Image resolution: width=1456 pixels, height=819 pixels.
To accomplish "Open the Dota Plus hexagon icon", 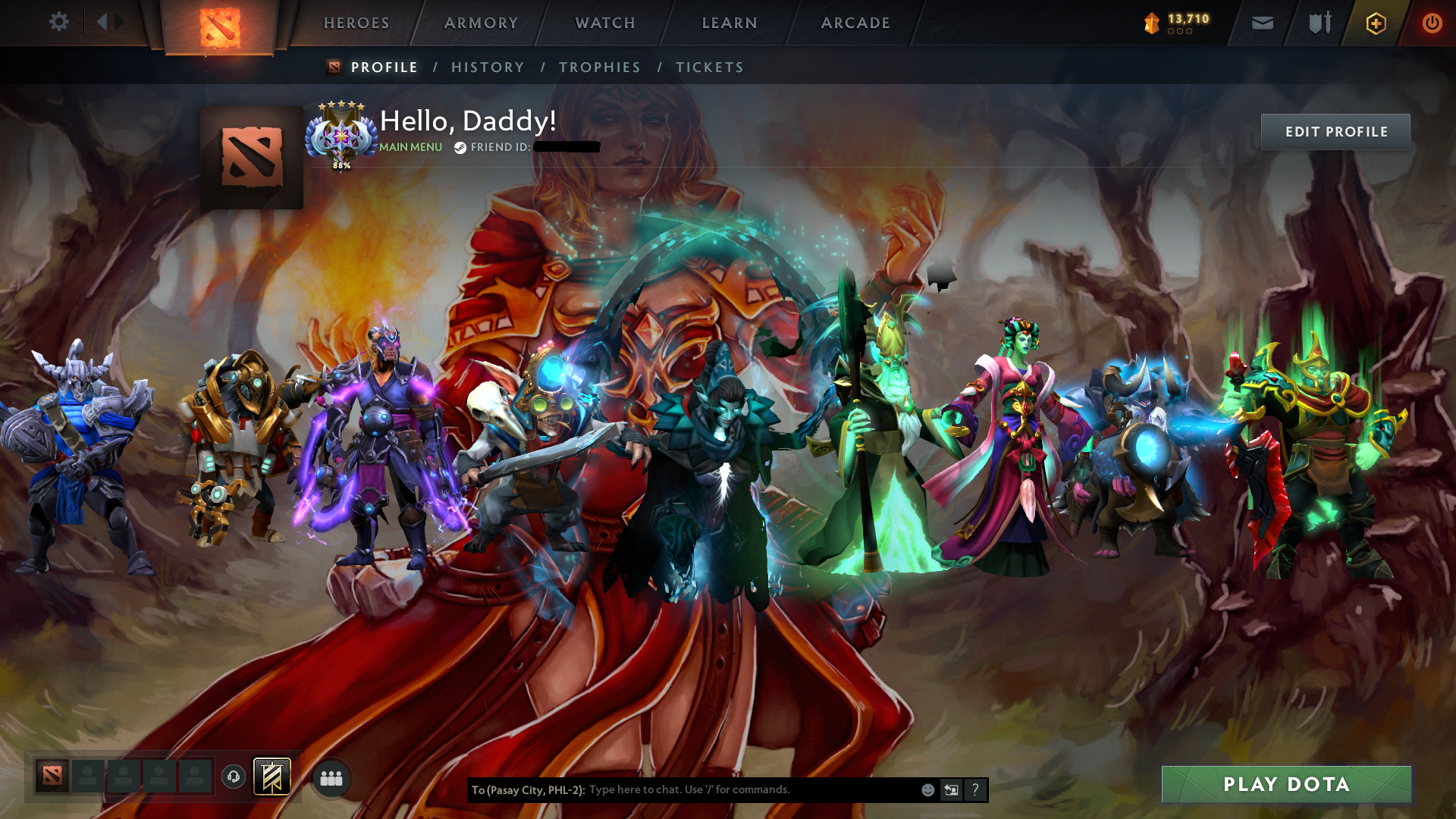I will tap(1375, 23).
